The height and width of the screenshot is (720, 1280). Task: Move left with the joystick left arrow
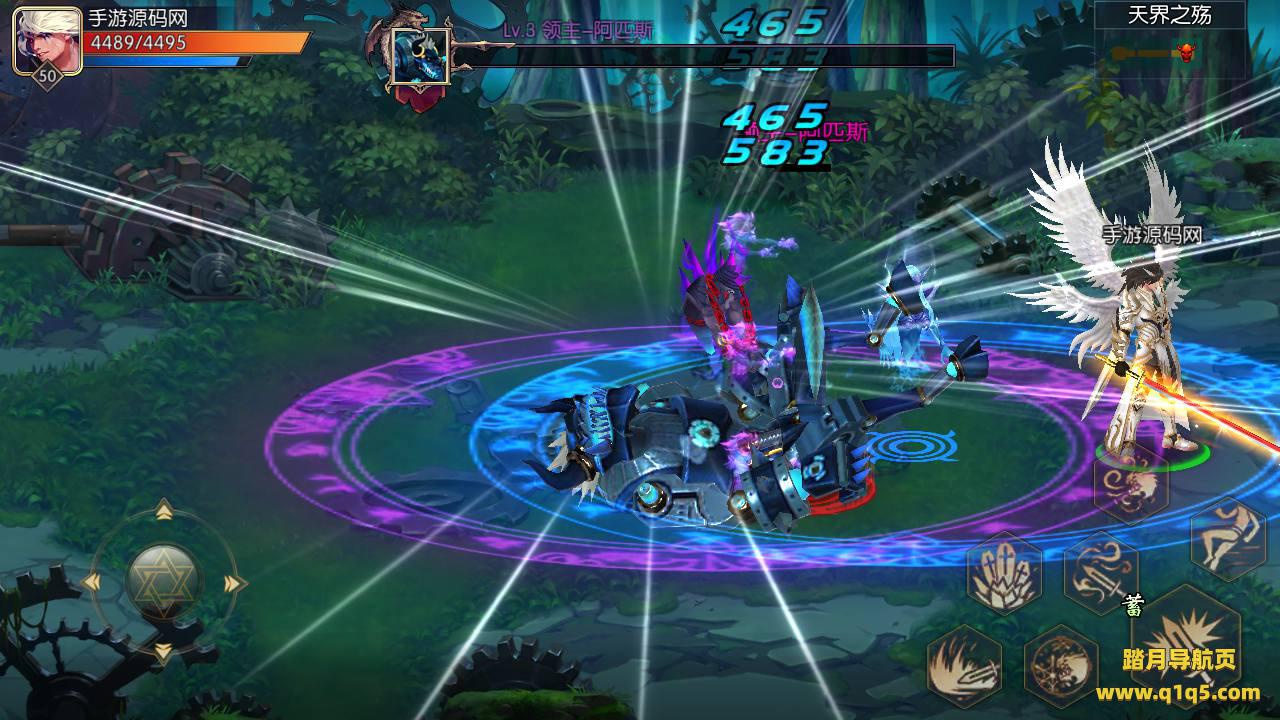coord(91,582)
